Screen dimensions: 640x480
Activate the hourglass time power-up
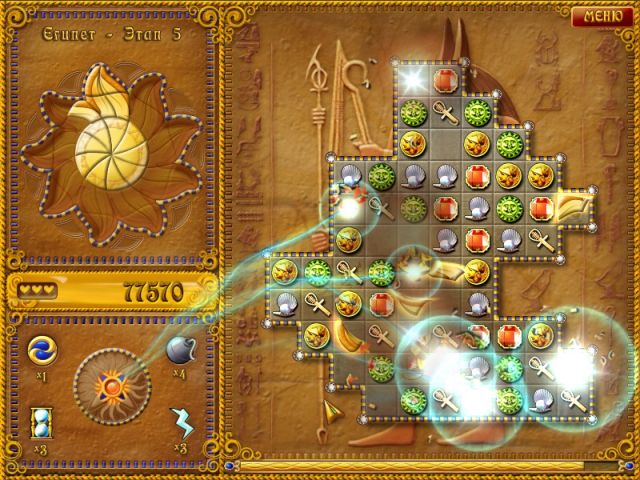43,420
